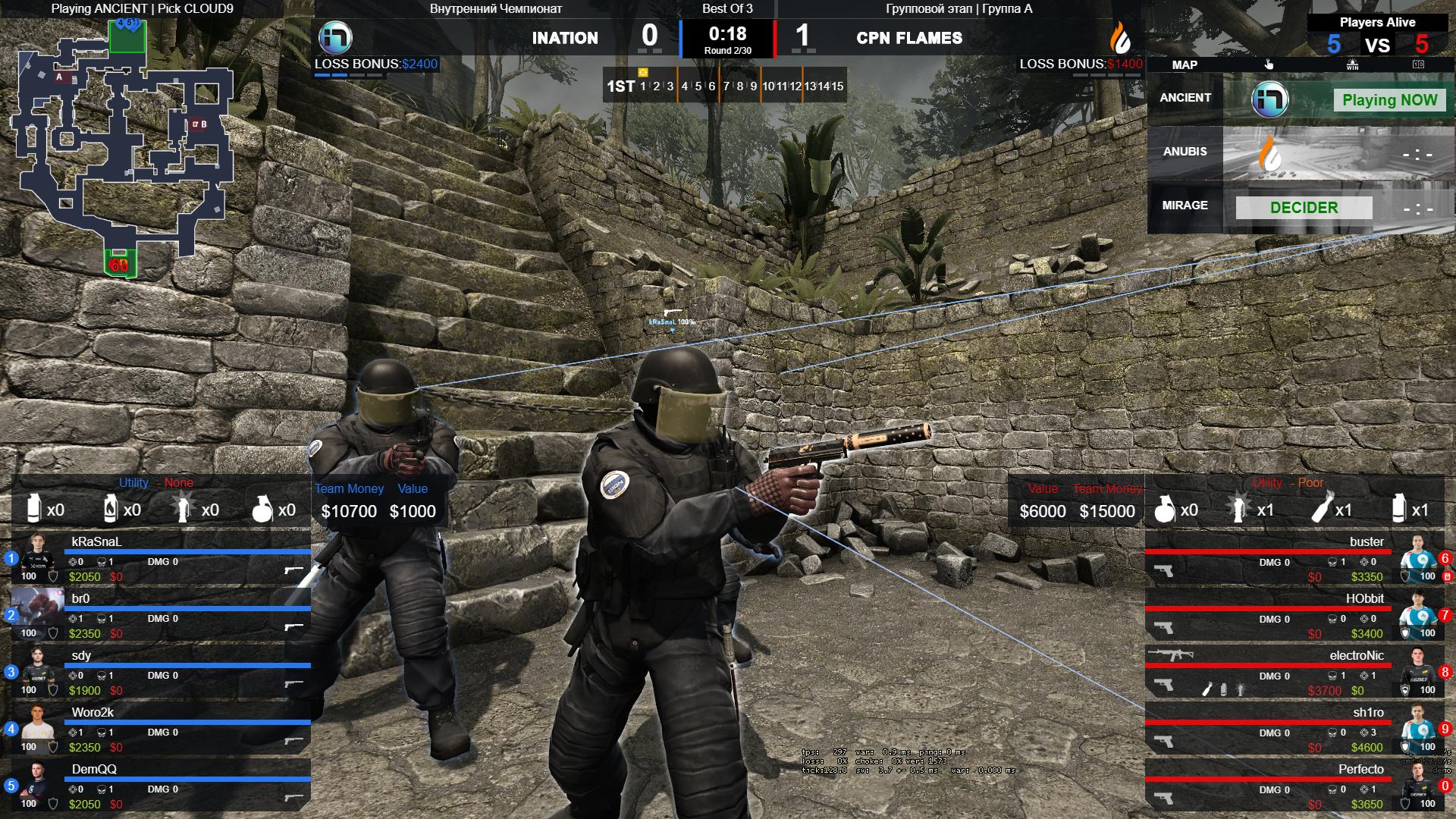This screenshot has height=819, width=1456.
Task: Click the Players Alive panel
Action: pos(1377,36)
